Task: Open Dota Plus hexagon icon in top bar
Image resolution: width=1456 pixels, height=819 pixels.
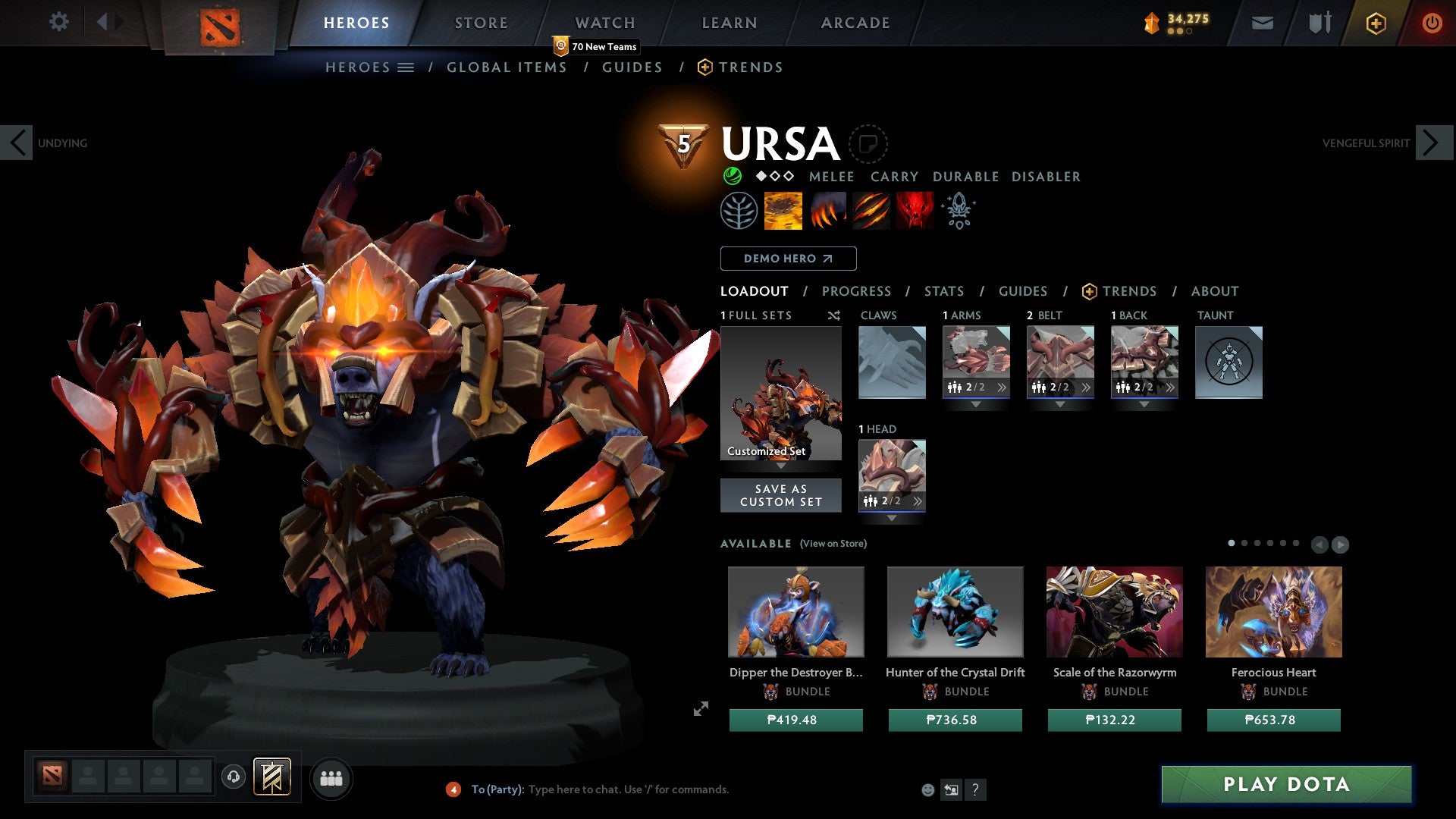Action: point(1375,23)
